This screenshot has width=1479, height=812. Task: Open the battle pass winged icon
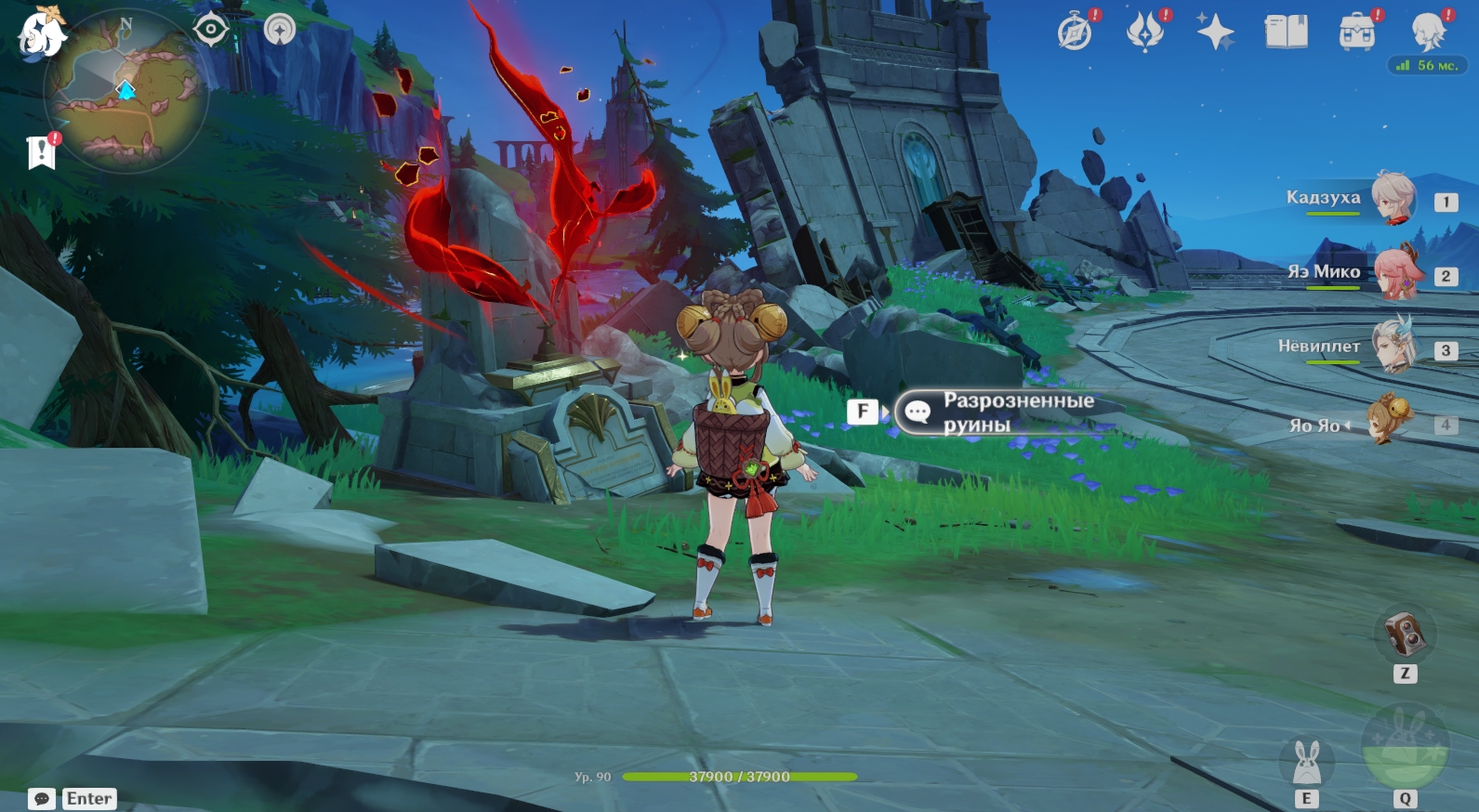(x=1145, y=33)
